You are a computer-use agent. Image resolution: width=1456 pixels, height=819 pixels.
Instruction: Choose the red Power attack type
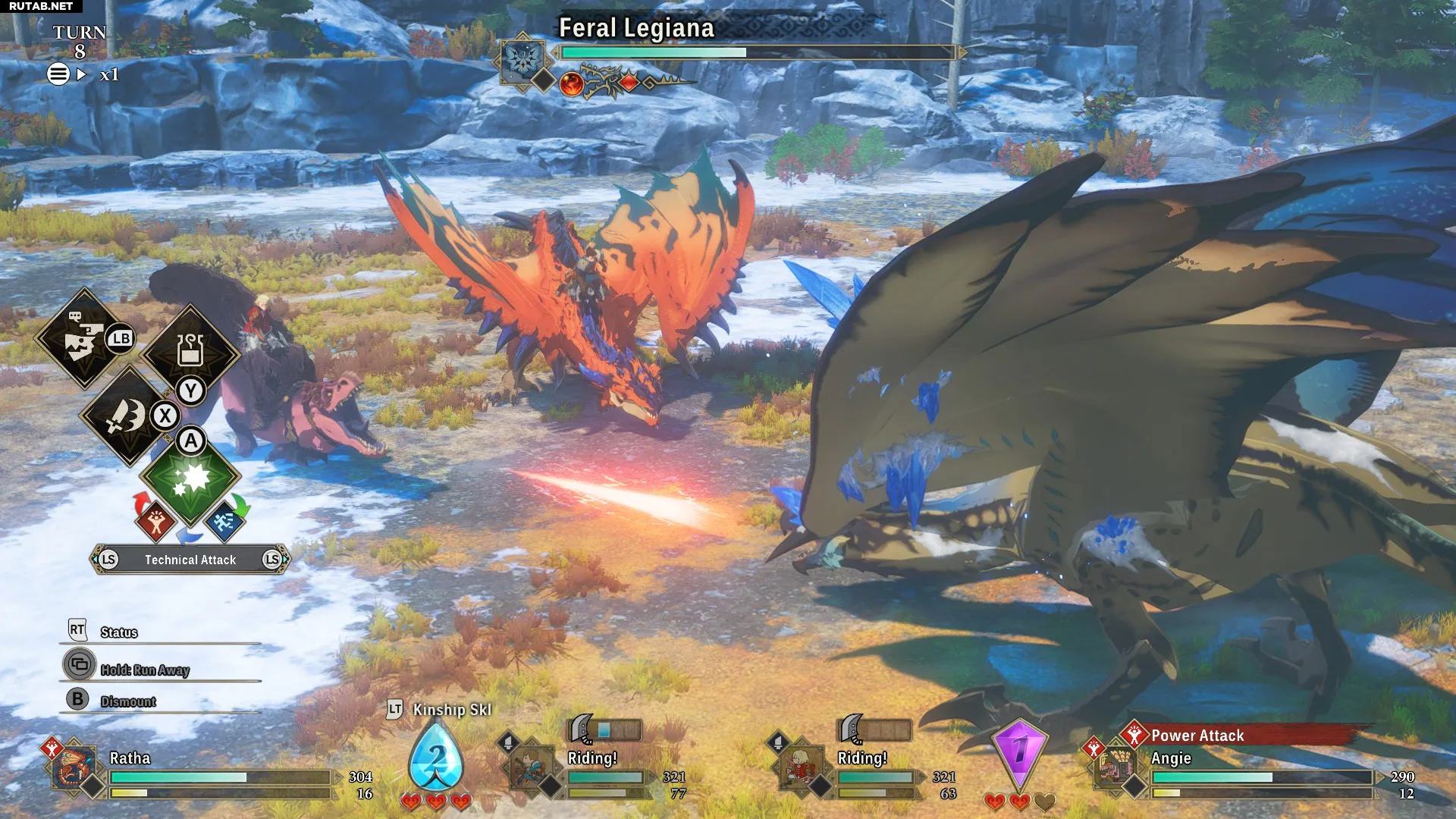click(155, 521)
